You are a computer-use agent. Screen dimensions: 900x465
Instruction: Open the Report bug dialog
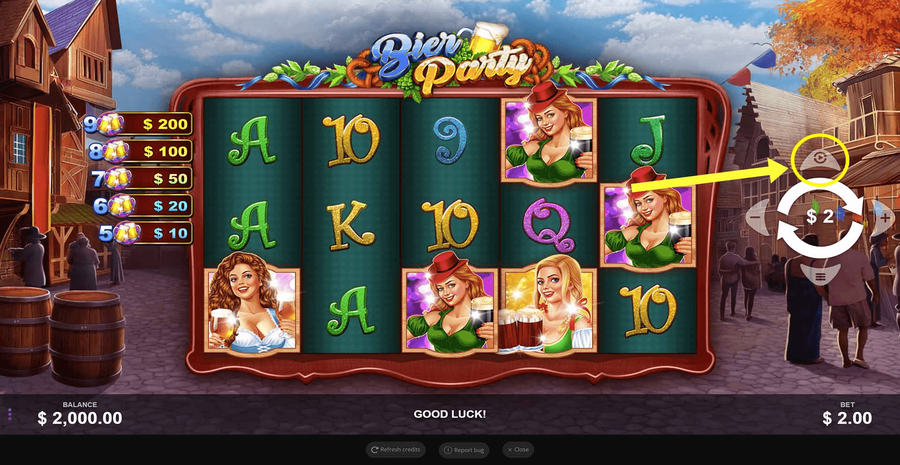[x=465, y=450]
